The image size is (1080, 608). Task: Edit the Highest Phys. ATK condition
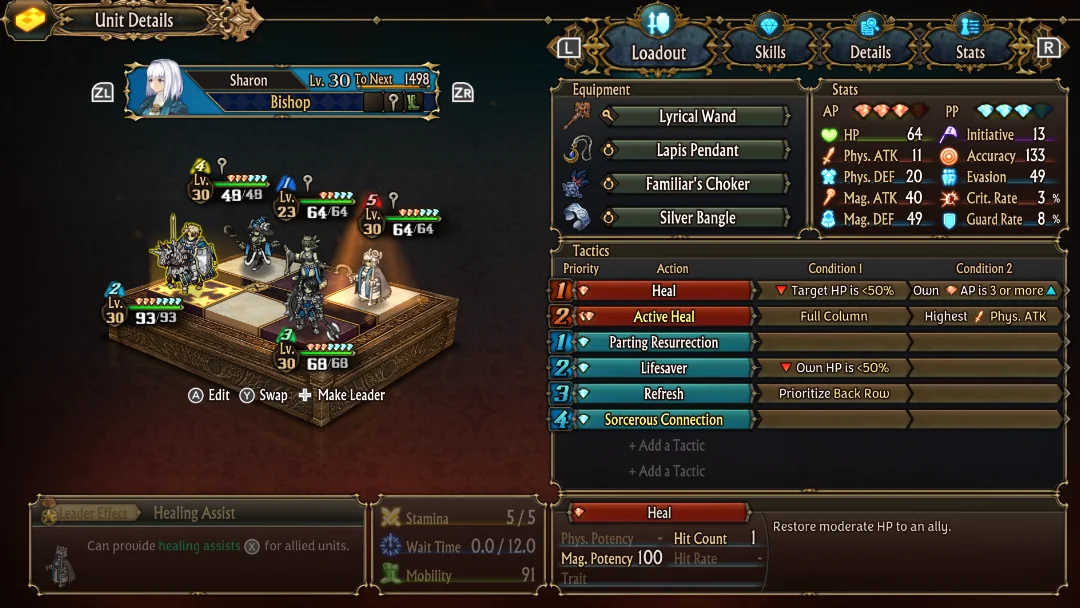[985, 317]
